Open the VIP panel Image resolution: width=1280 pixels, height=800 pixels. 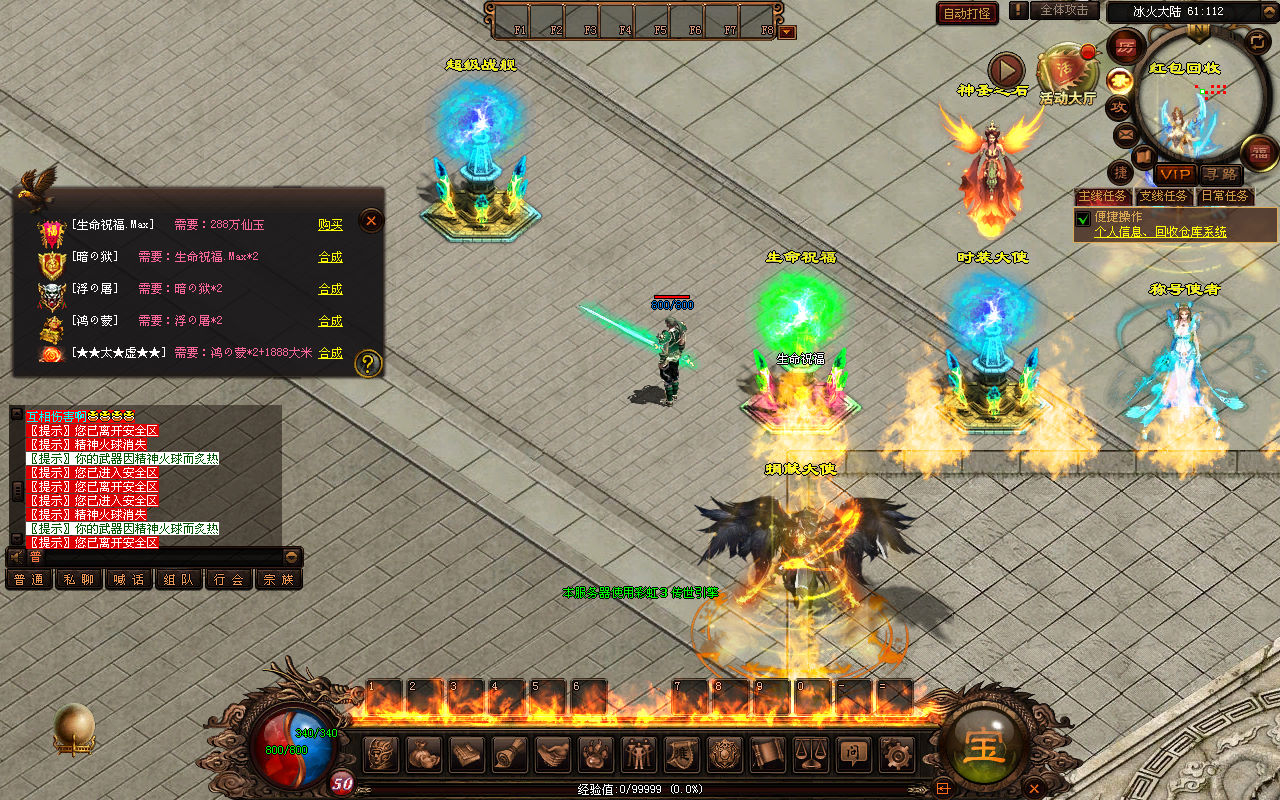click(1174, 174)
